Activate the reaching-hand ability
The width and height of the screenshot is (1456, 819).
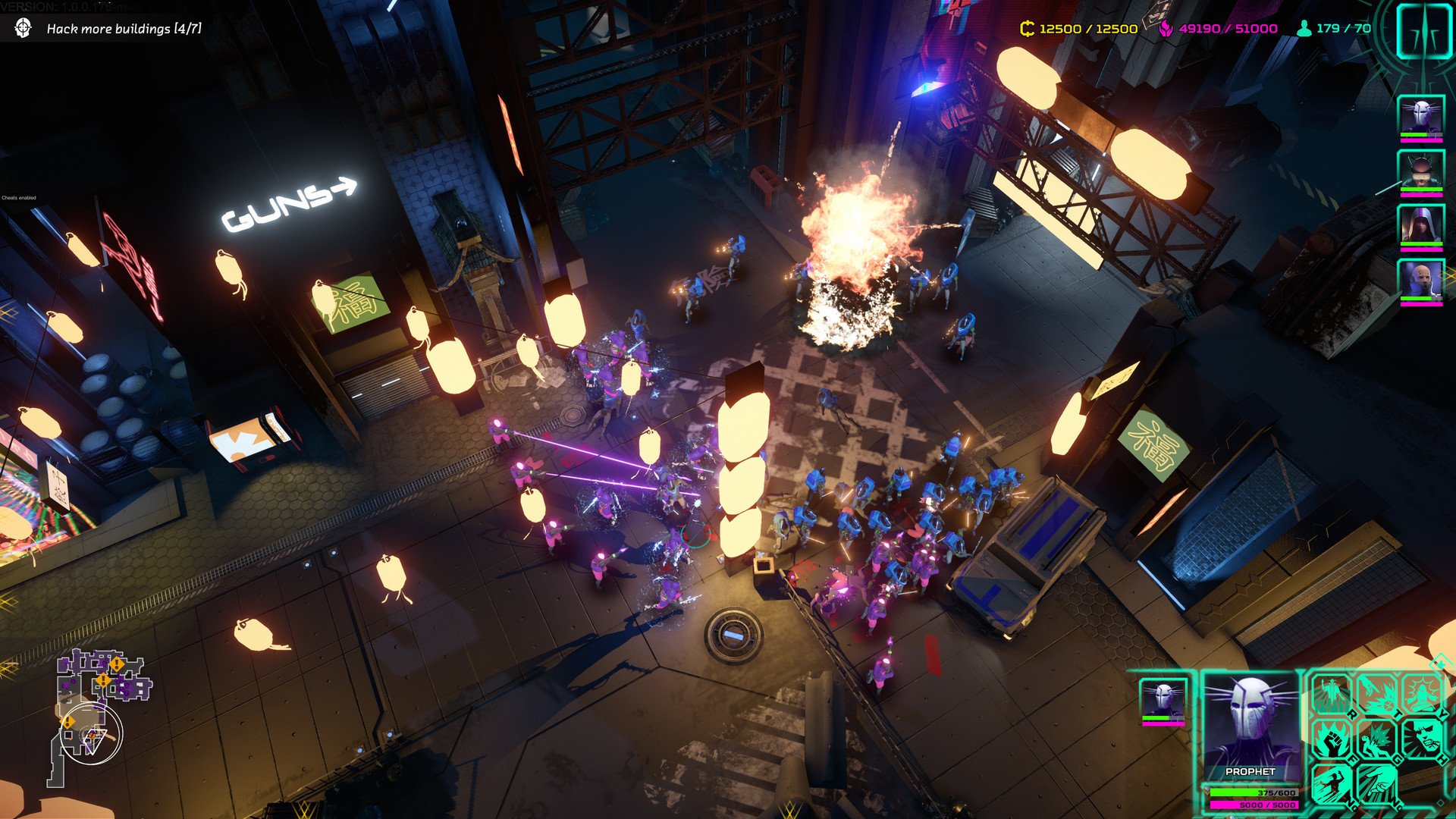1377,785
